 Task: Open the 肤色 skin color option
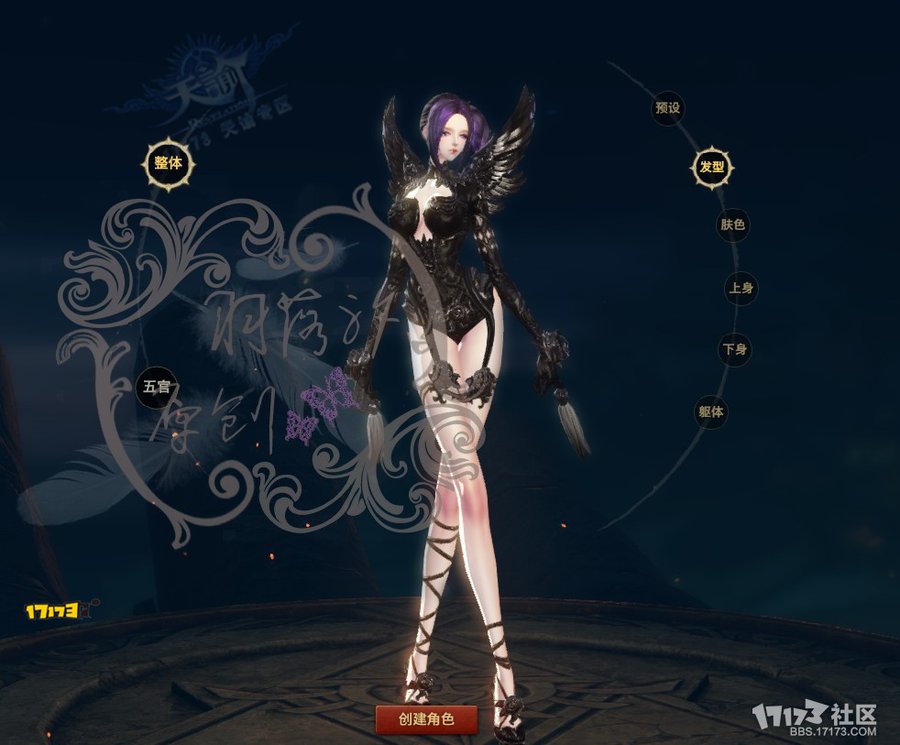click(x=732, y=225)
